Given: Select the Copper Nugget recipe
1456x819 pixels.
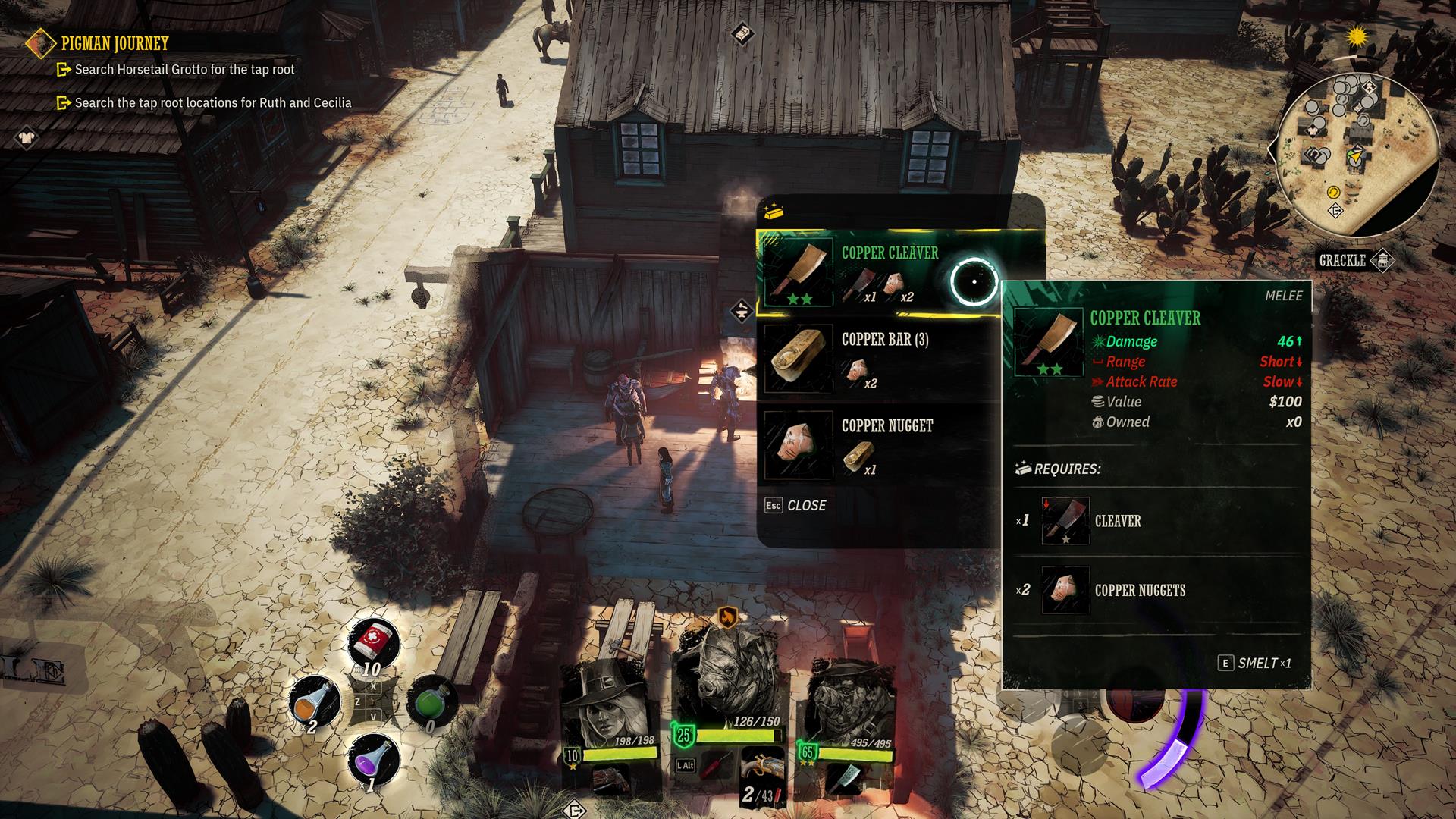Looking at the screenshot, I should (x=880, y=446).
